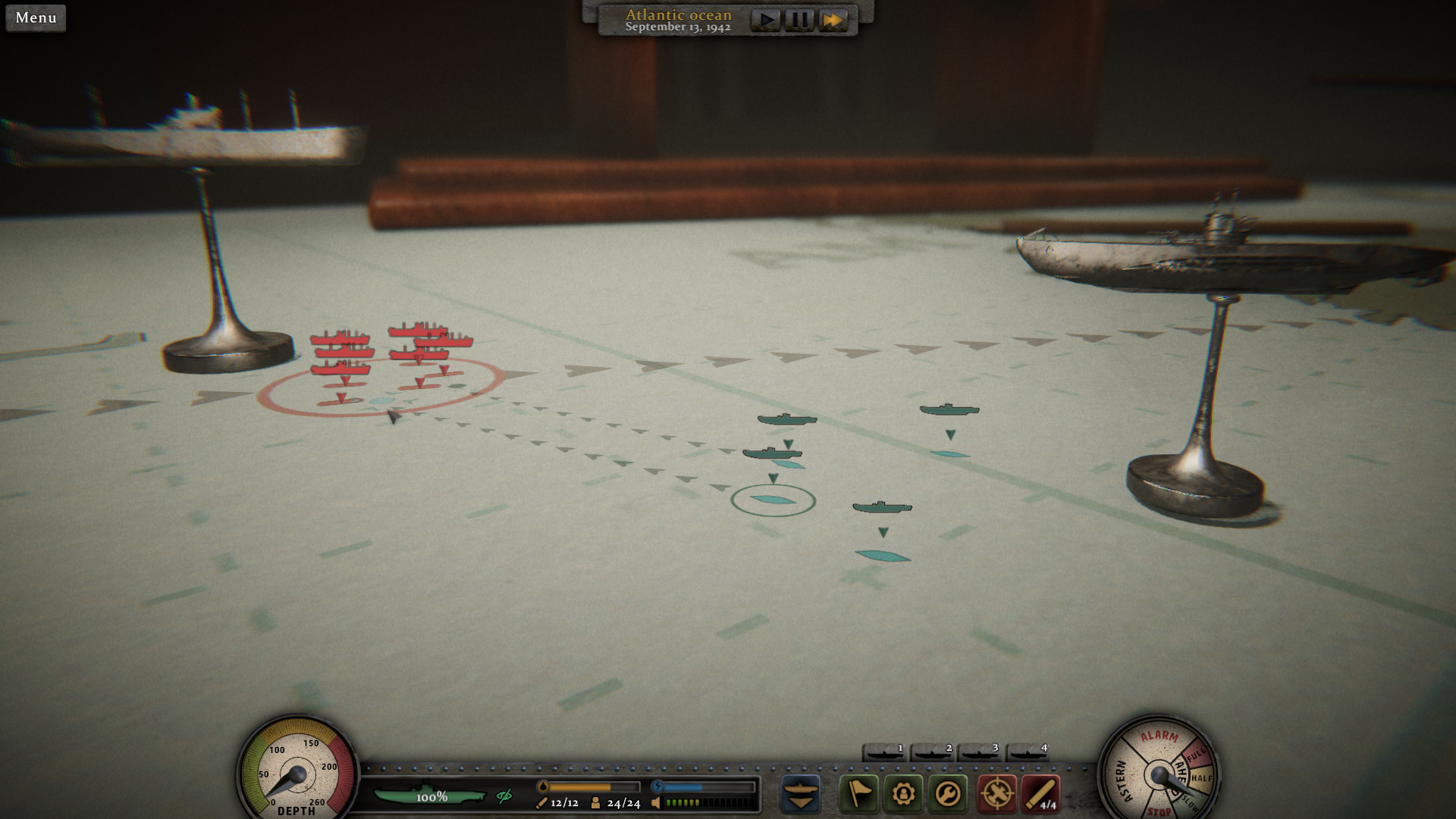The width and height of the screenshot is (1456, 819).
Task: Mute the noise speaker indicator
Action: coord(655,803)
